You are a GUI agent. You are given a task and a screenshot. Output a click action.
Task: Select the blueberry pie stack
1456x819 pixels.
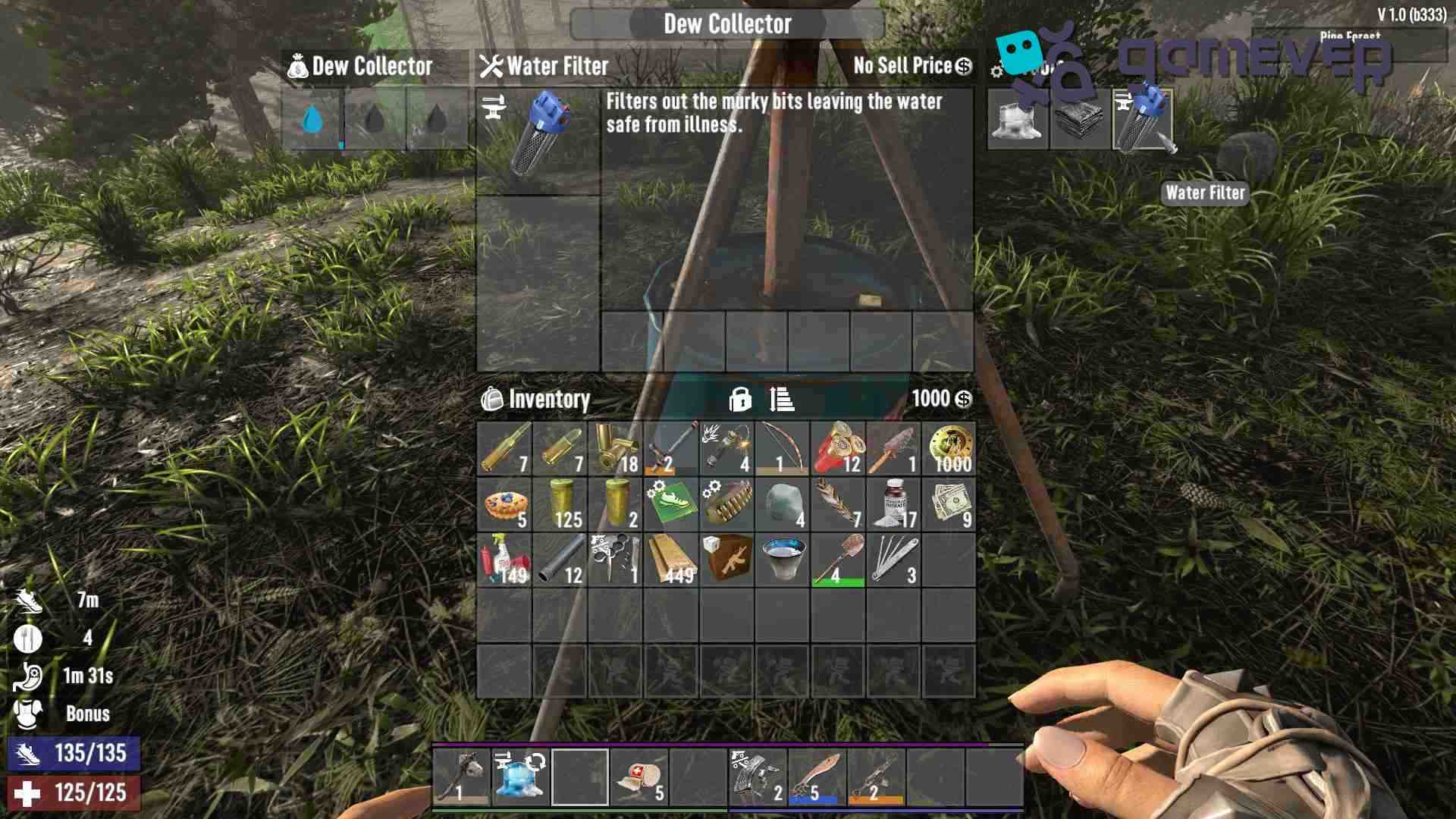pos(504,504)
